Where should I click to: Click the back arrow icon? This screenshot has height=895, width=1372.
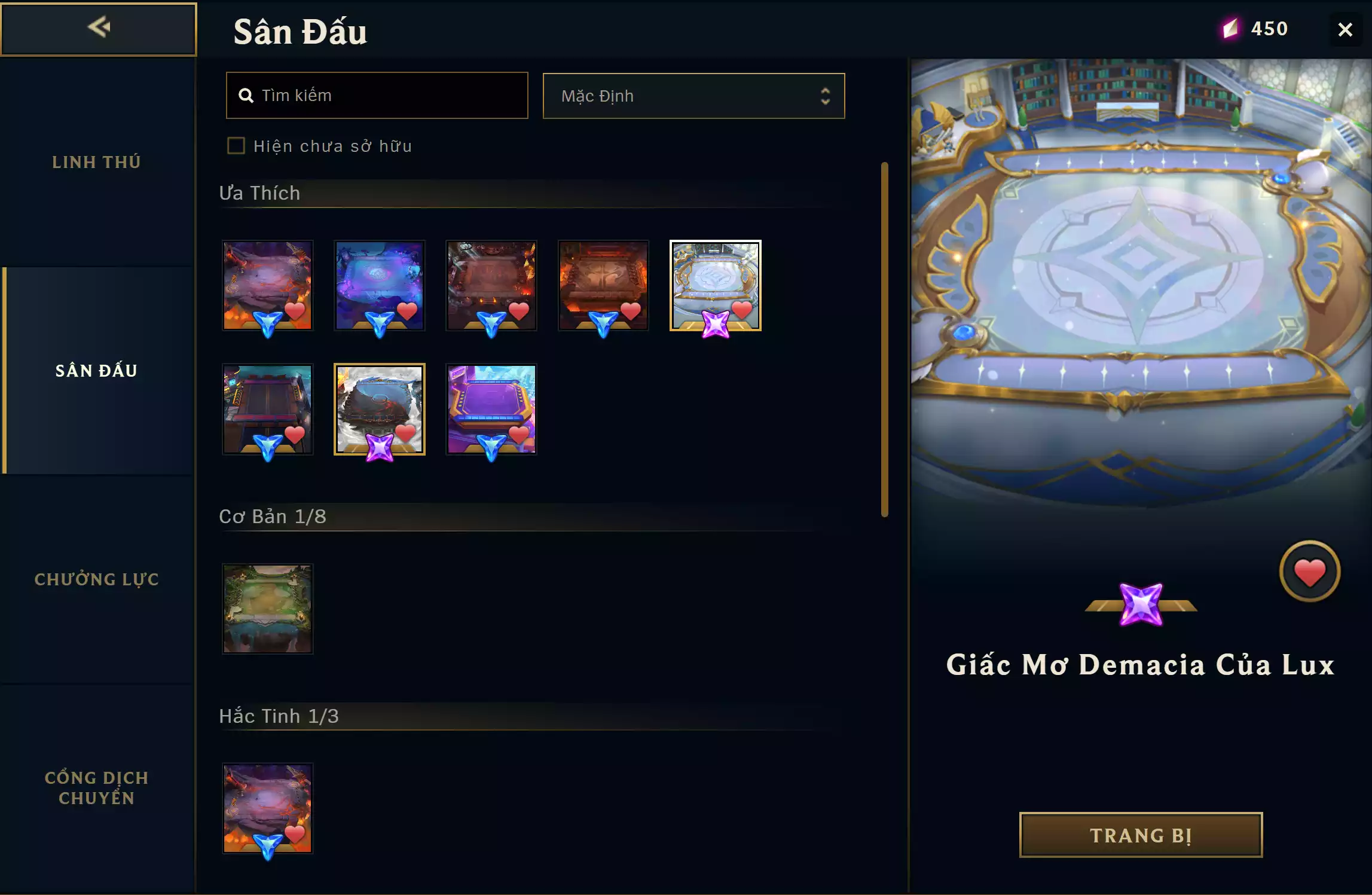point(99,27)
